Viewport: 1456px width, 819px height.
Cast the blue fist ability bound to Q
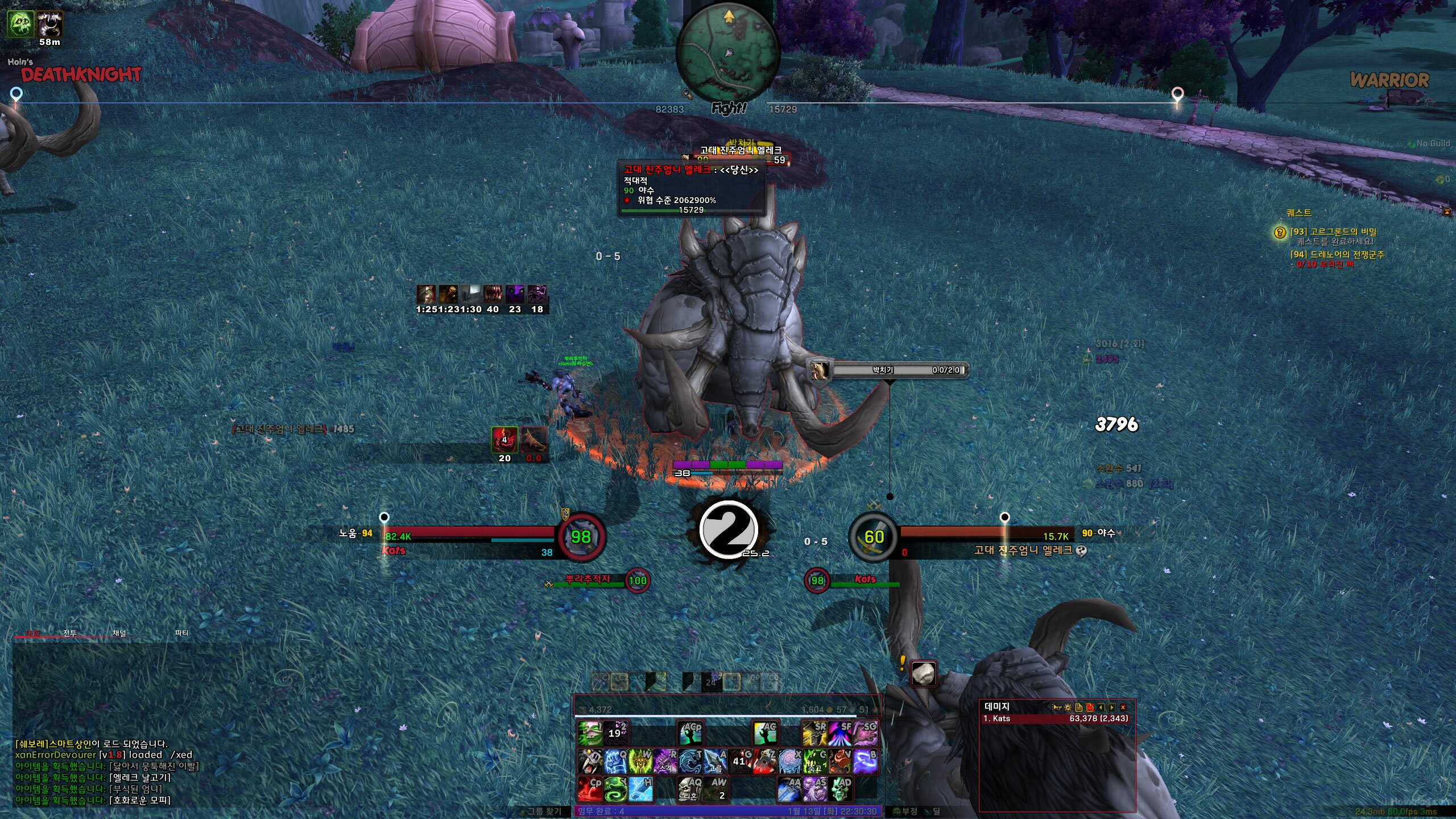[x=615, y=761]
